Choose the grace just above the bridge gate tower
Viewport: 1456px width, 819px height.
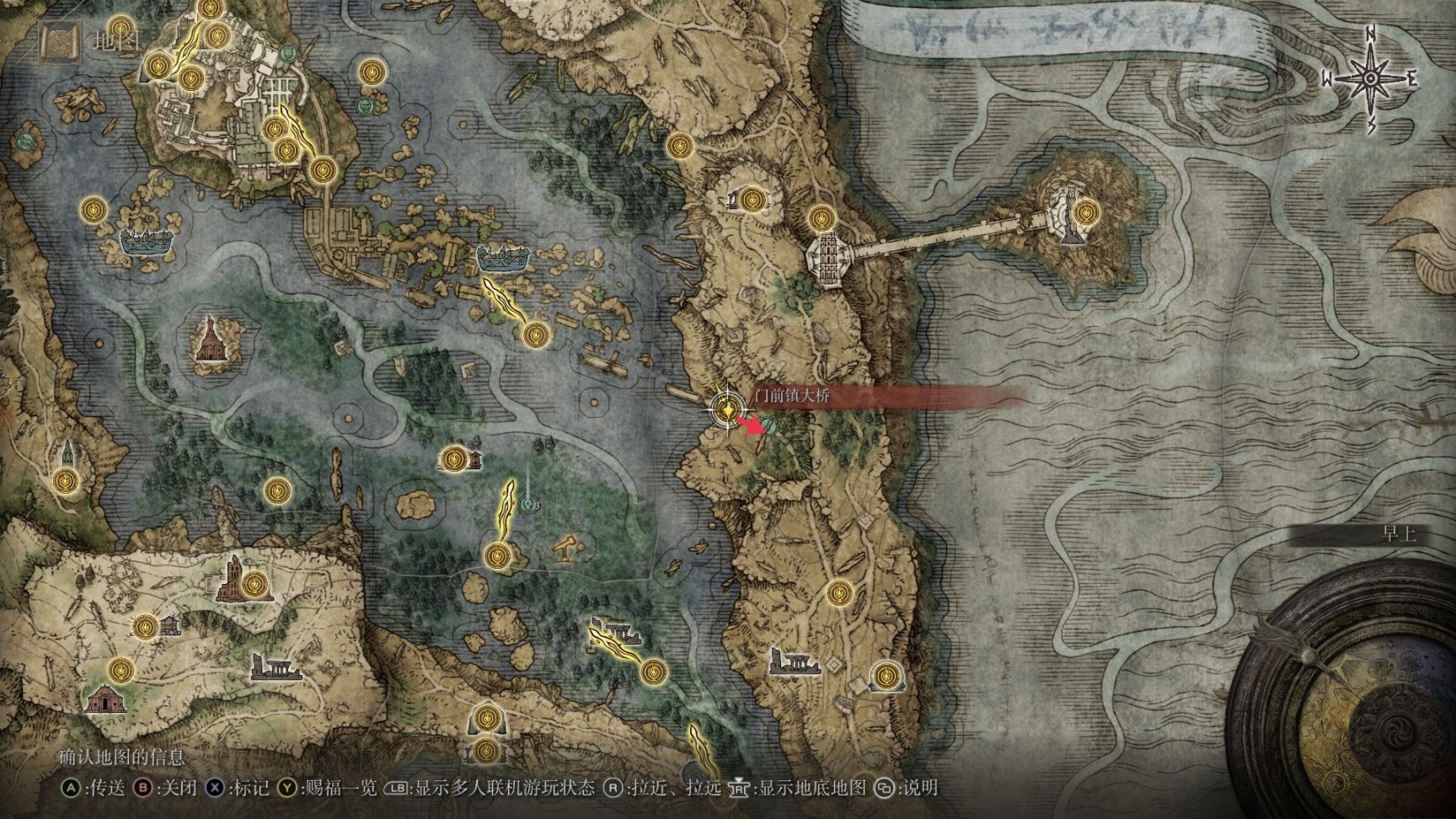click(x=821, y=219)
